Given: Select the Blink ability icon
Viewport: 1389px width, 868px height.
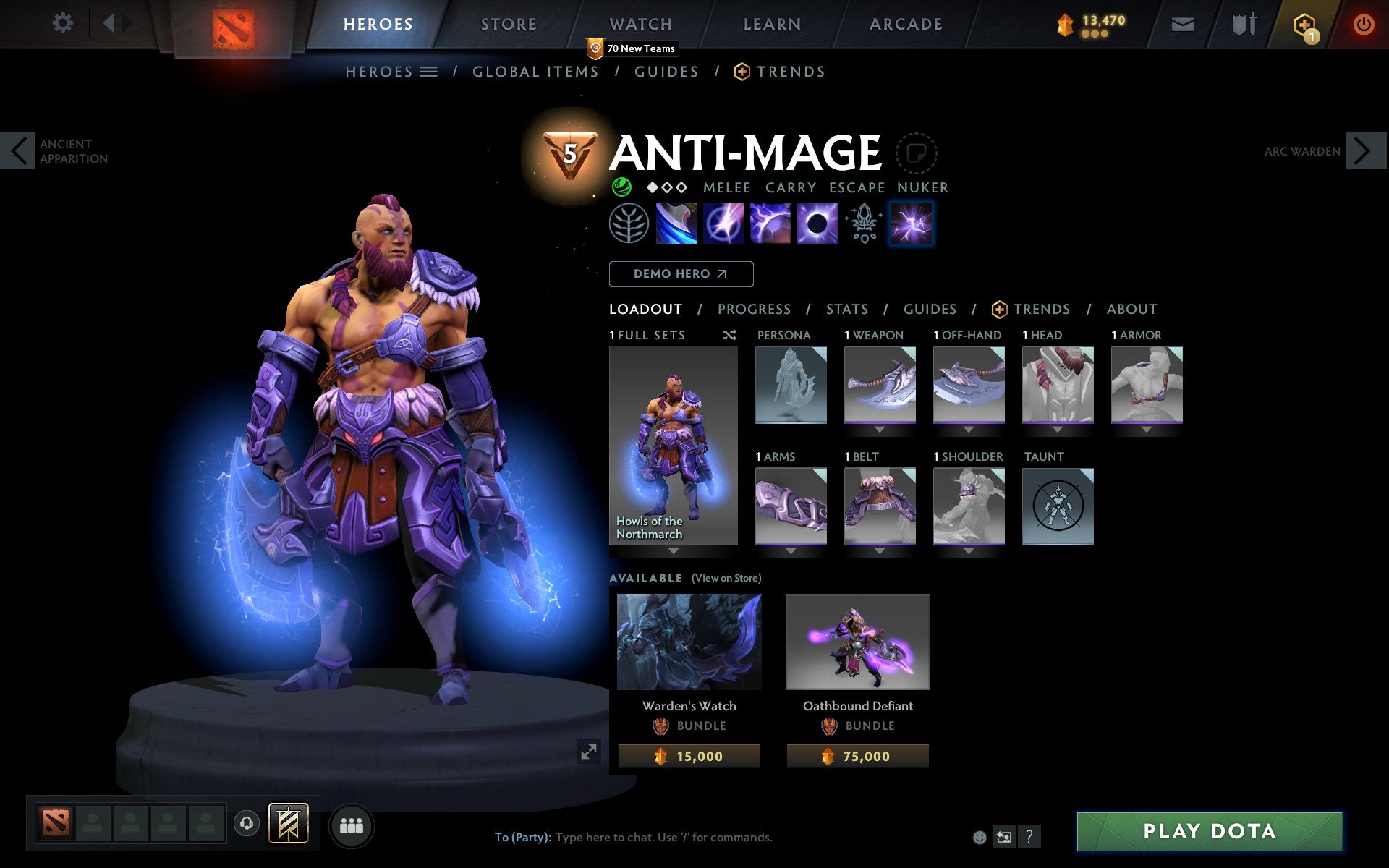Looking at the screenshot, I should [x=723, y=224].
